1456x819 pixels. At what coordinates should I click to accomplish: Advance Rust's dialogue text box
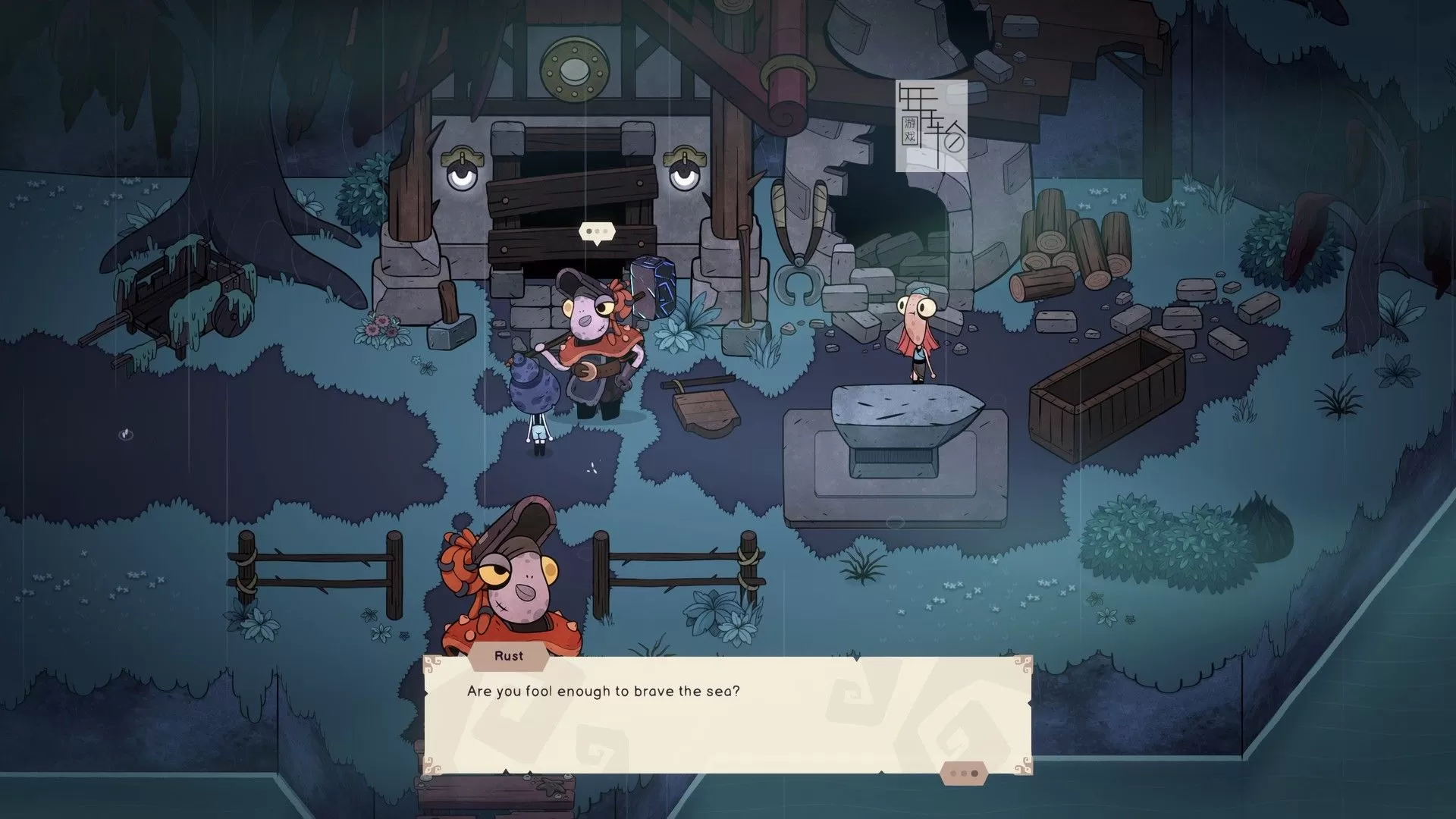pos(726,714)
